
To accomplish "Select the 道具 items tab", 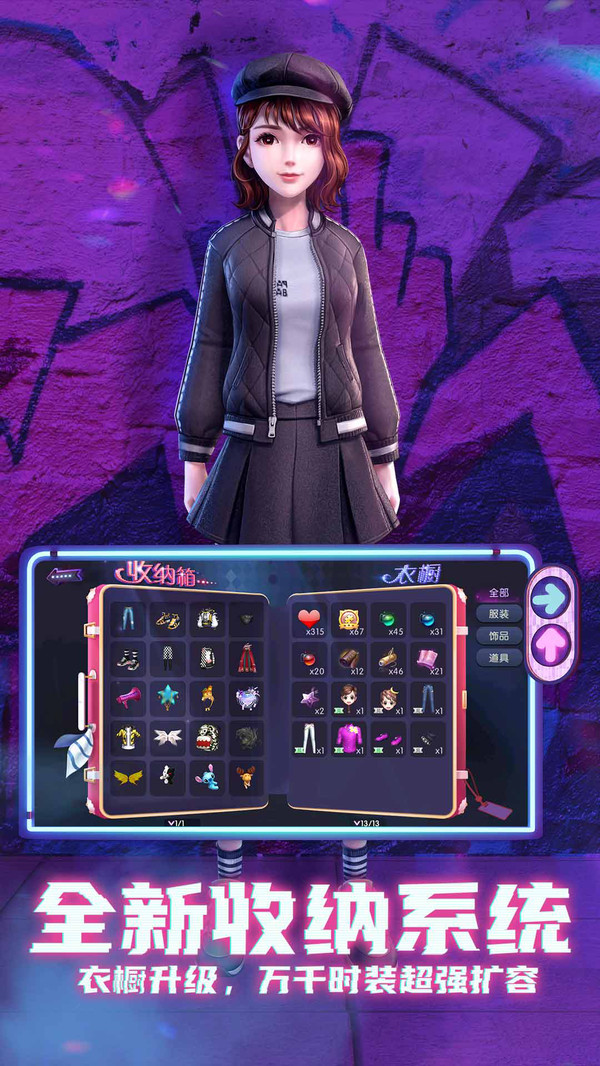I will pos(498,658).
